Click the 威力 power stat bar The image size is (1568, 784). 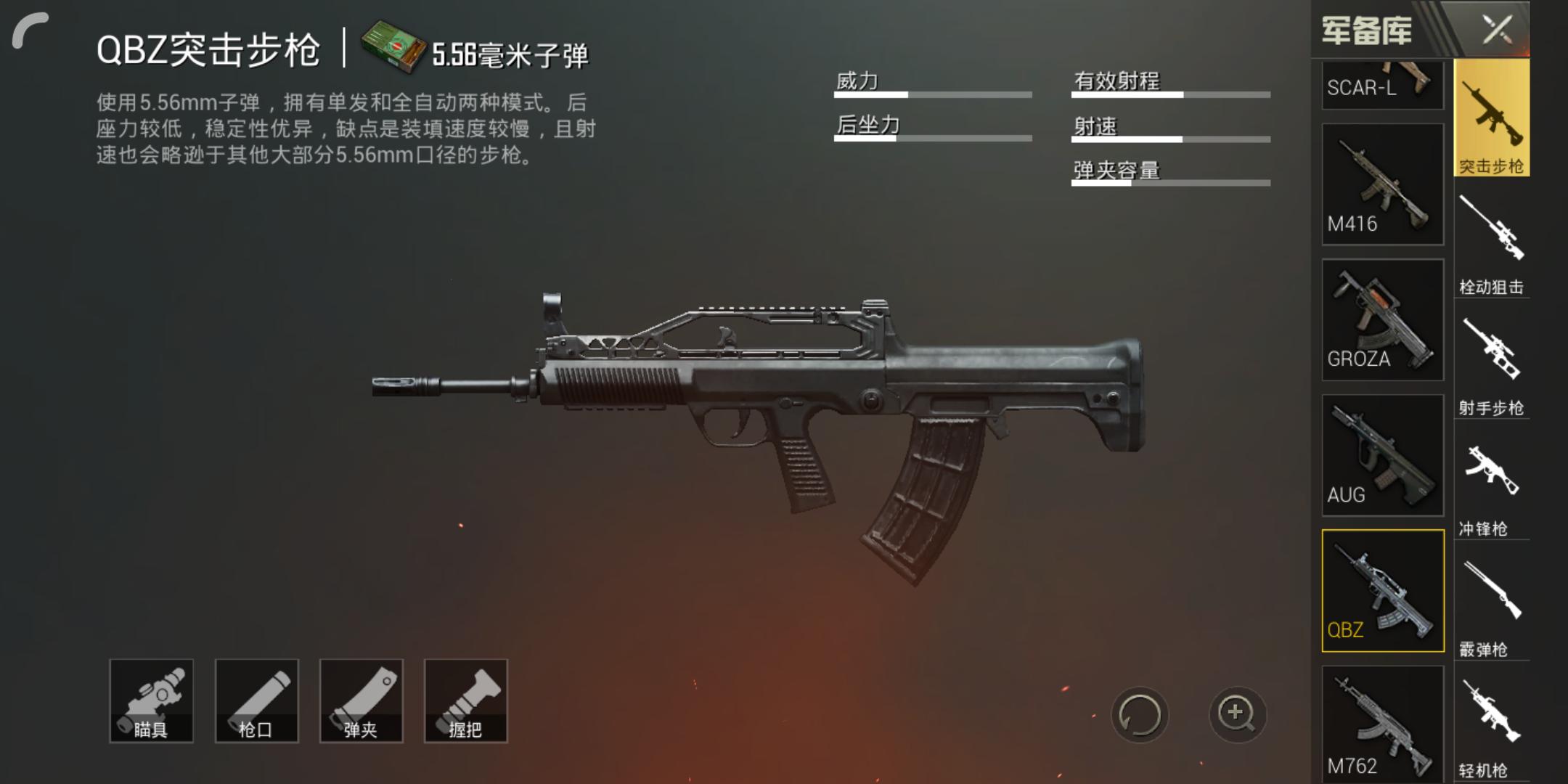[x=933, y=94]
